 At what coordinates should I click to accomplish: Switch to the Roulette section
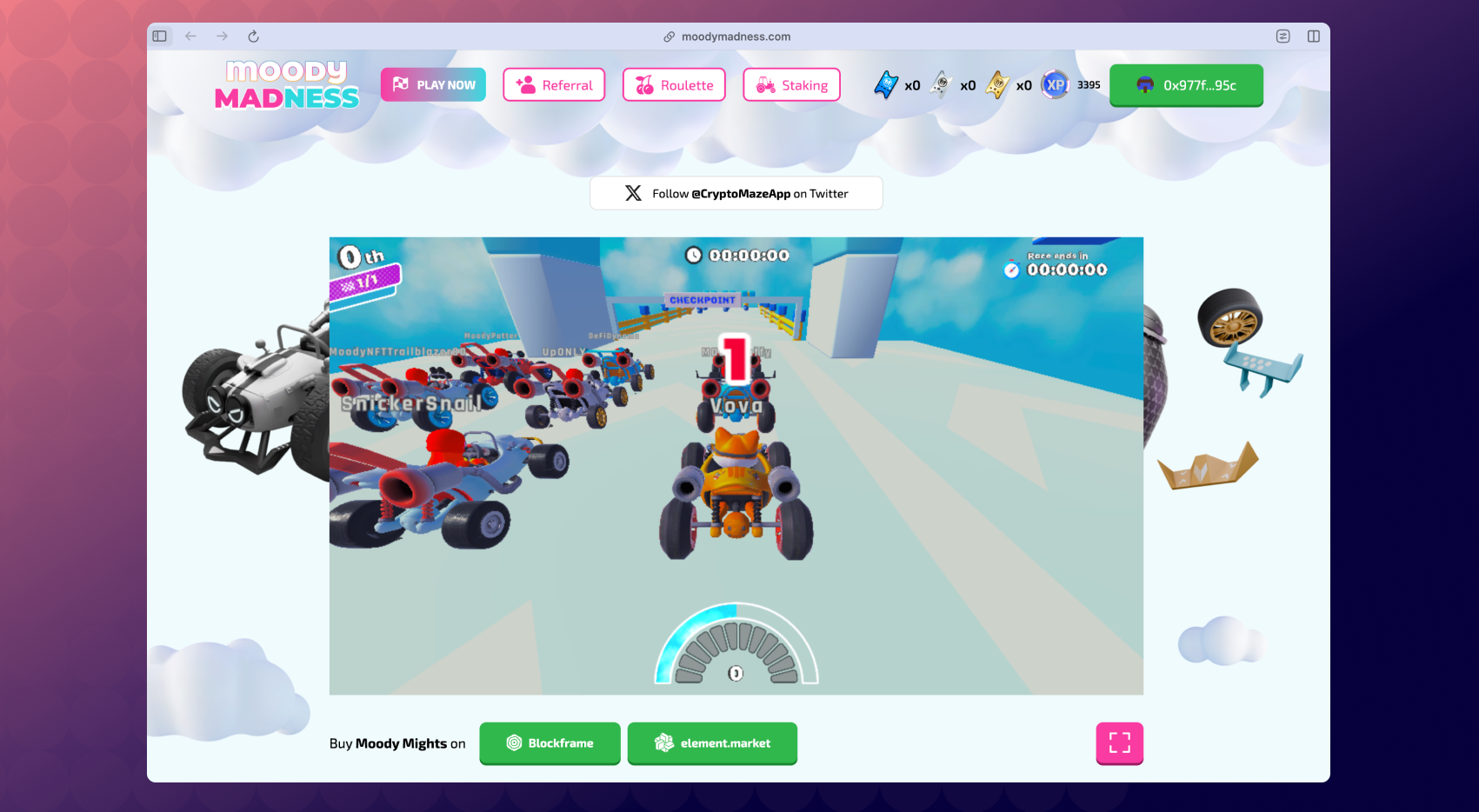pos(674,84)
